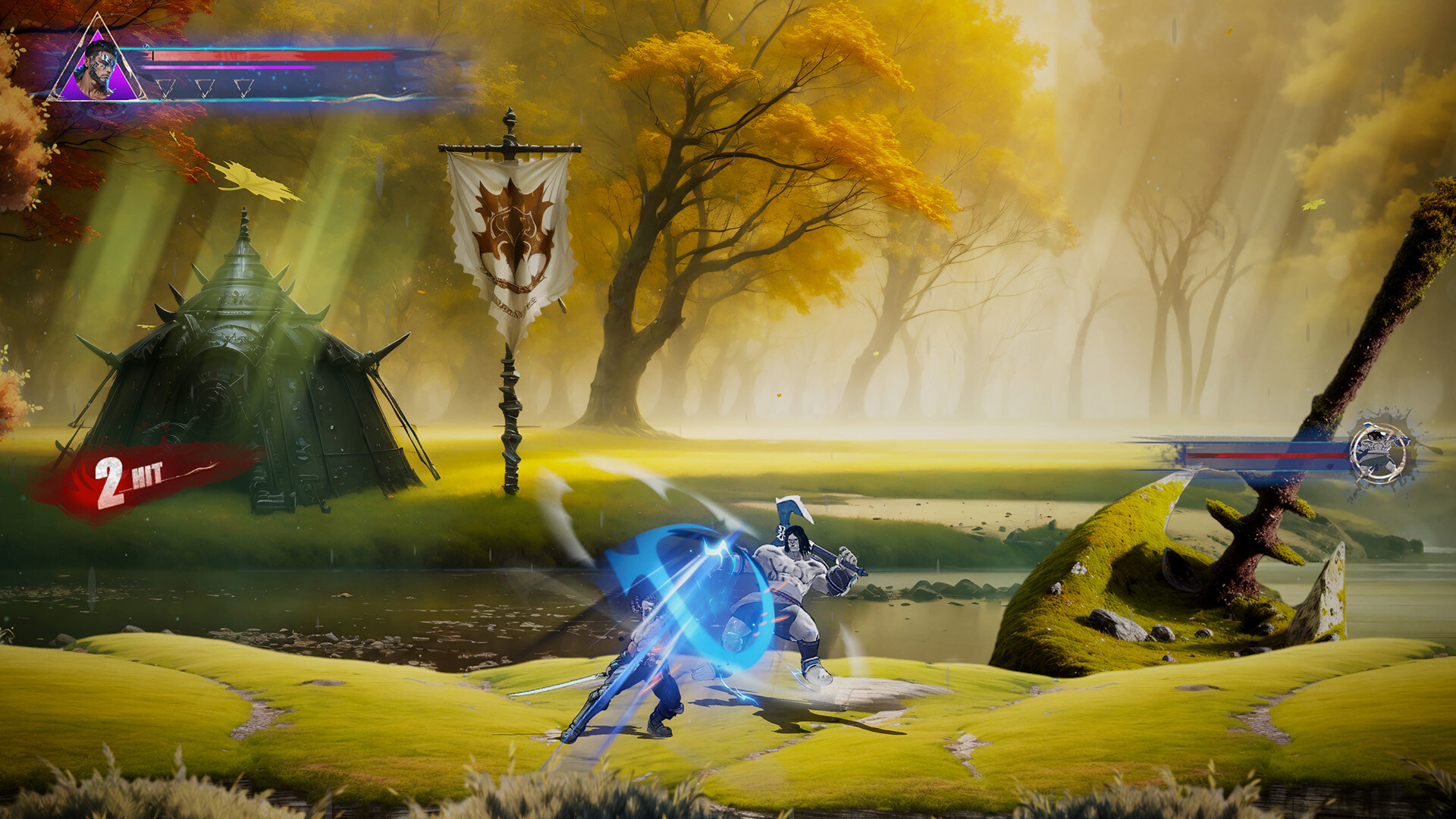
Task: Click the second triangle ability slot
Action: point(205,89)
